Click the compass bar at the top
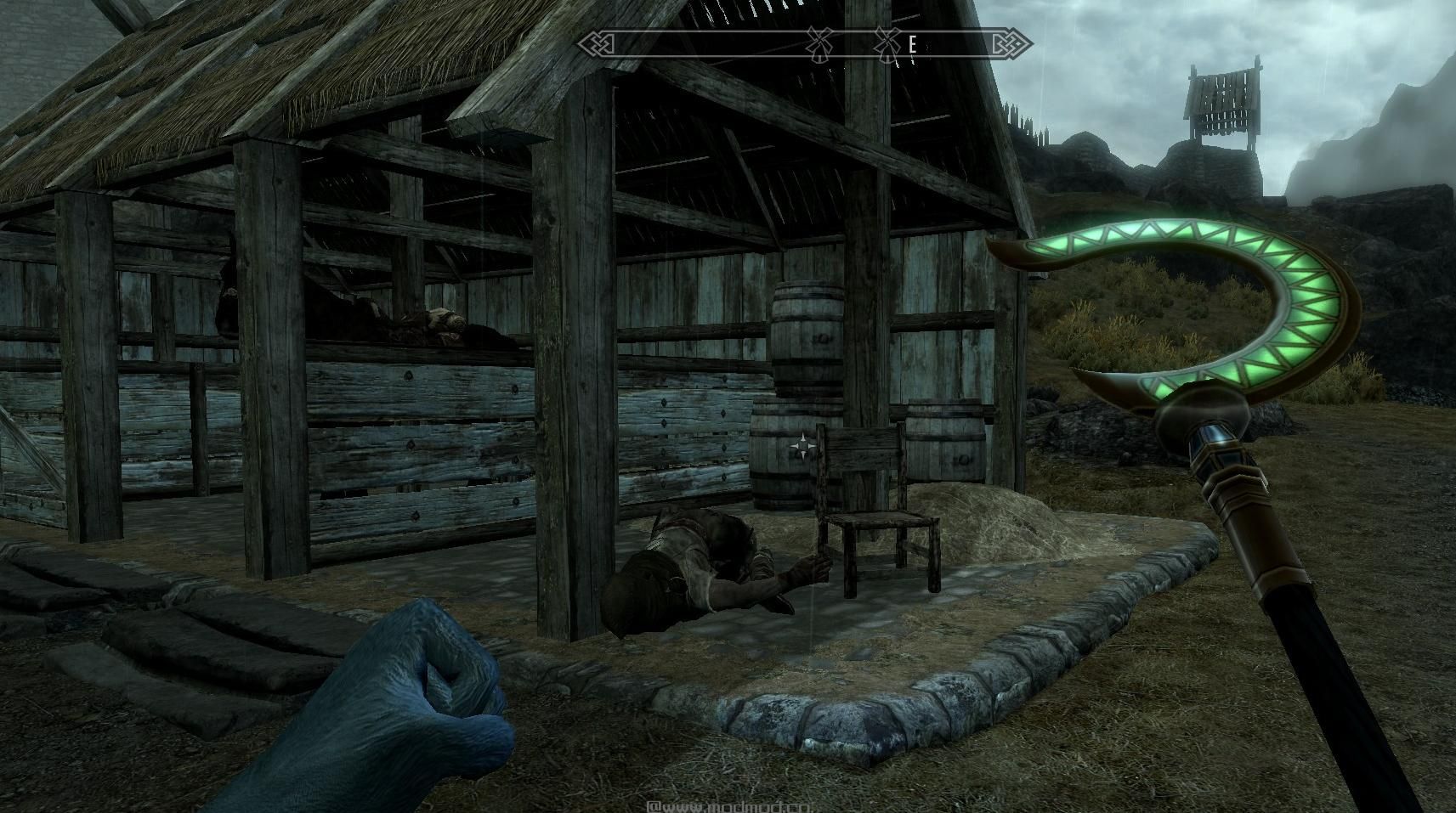This screenshot has height=813, width=1456. tap(804, 43)
